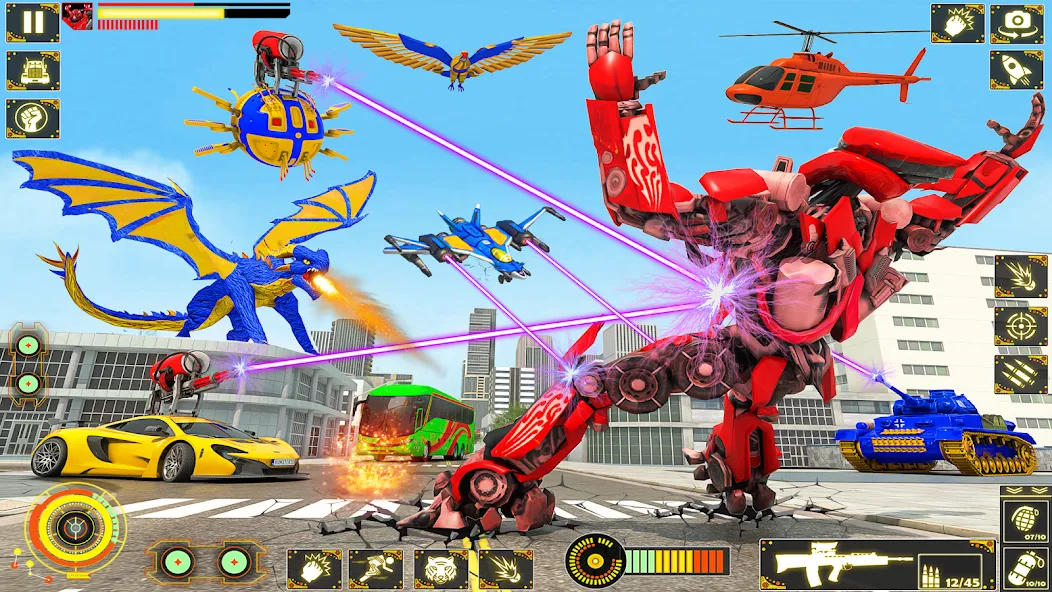Use the canister grenade below the pineapple grenade

(1024, 567)
